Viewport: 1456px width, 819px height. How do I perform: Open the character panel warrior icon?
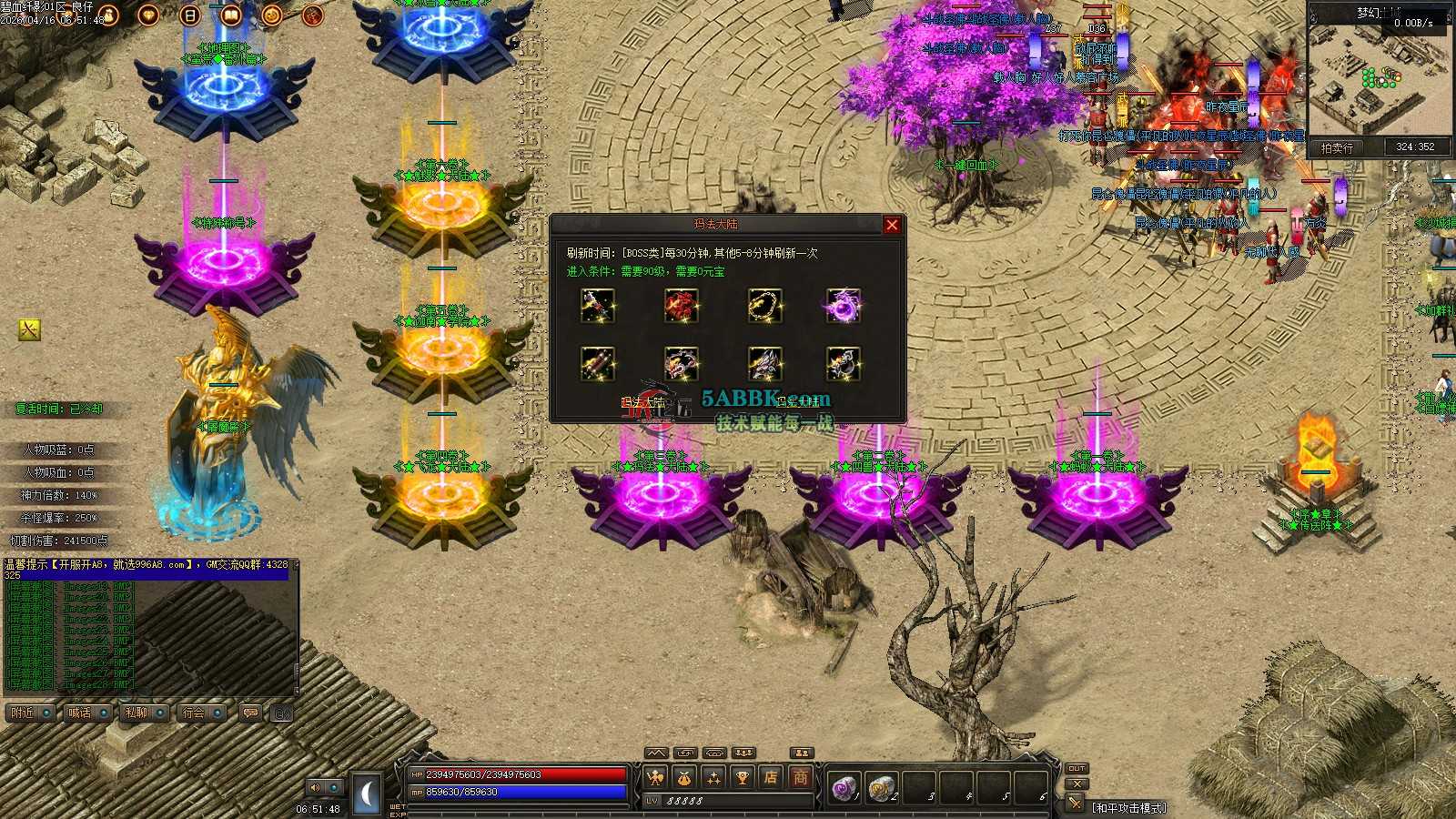tap(656, 777)
